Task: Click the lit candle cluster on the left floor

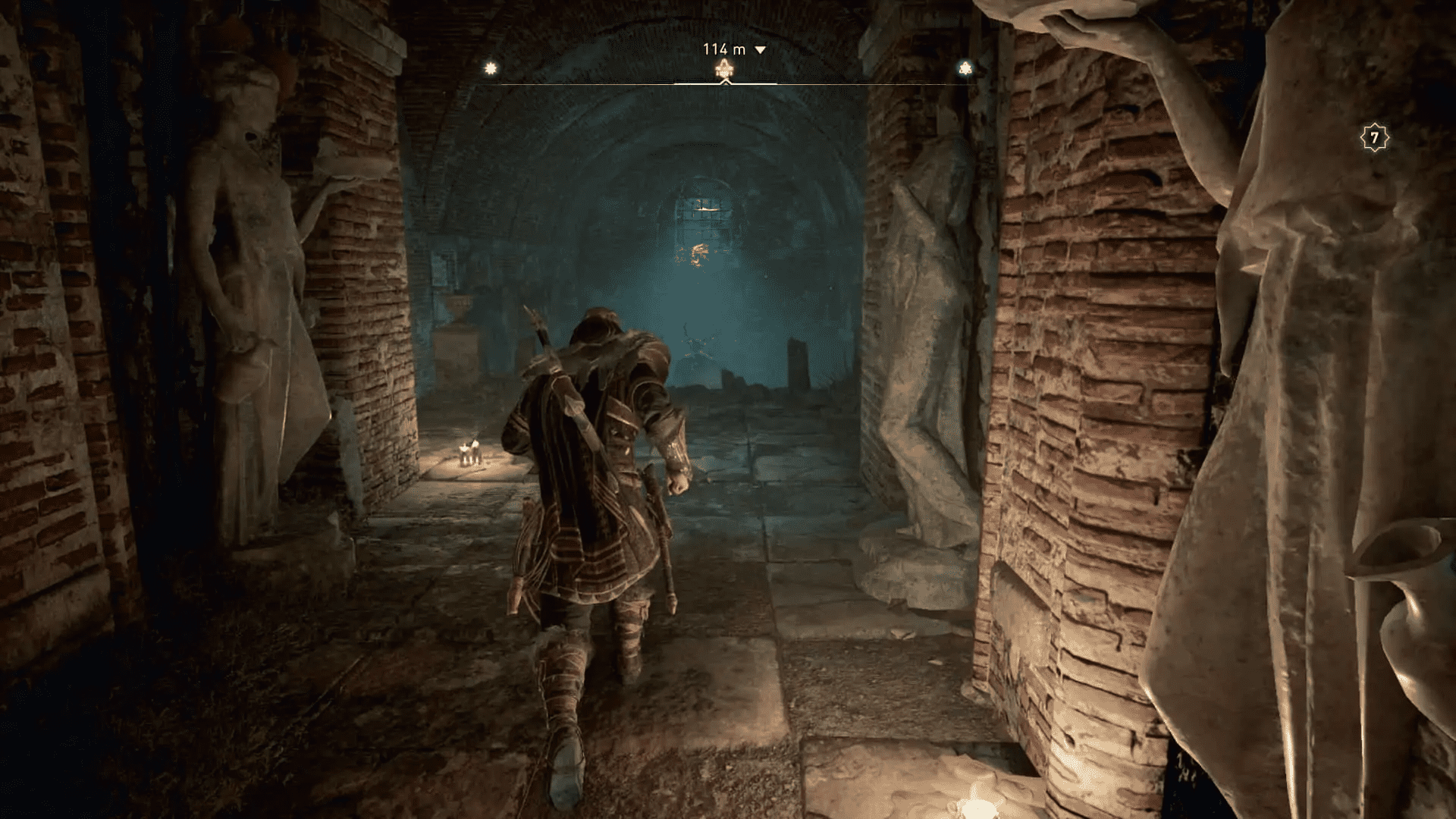Action: 469,453
